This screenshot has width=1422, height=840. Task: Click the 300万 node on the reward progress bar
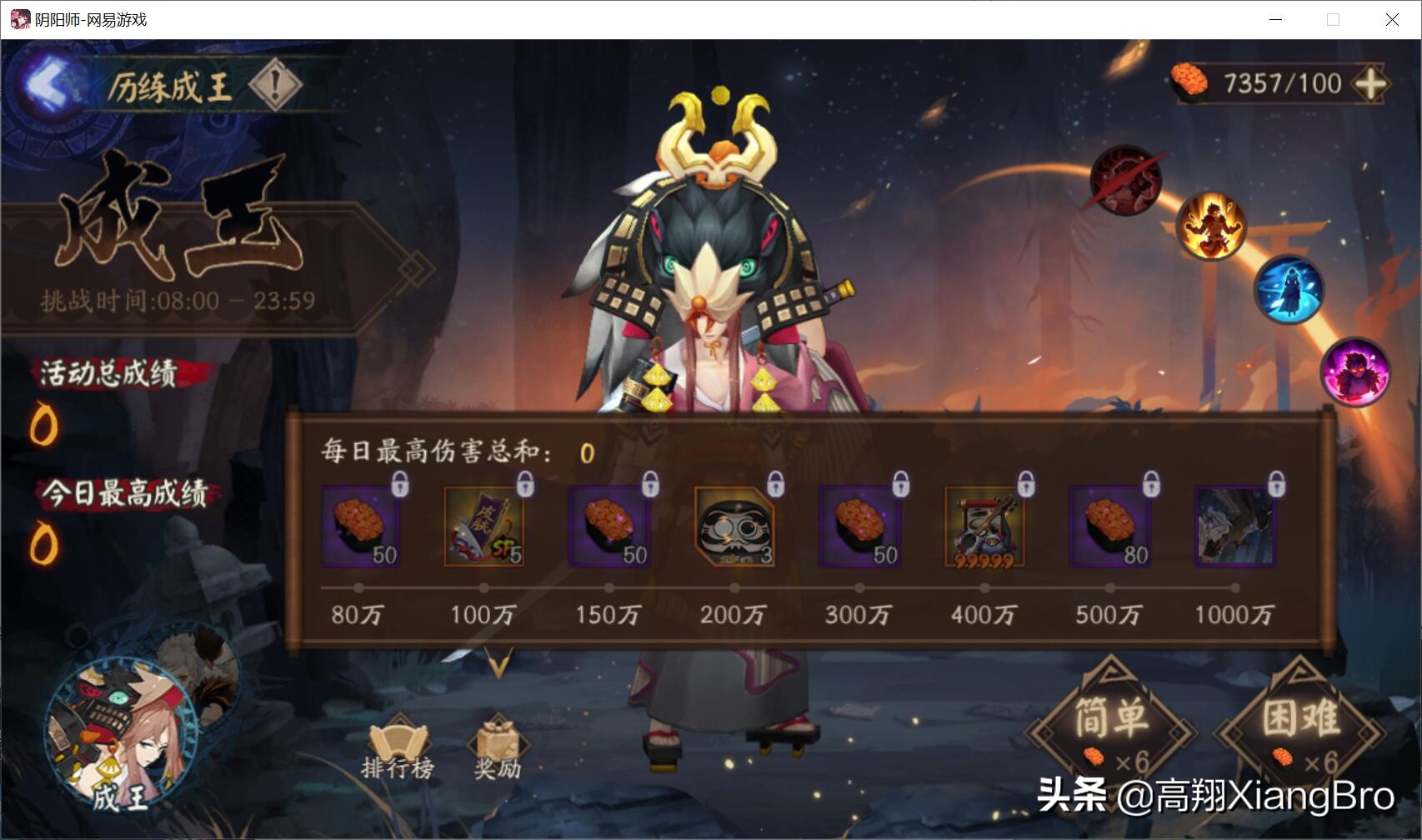coord(859,587)
